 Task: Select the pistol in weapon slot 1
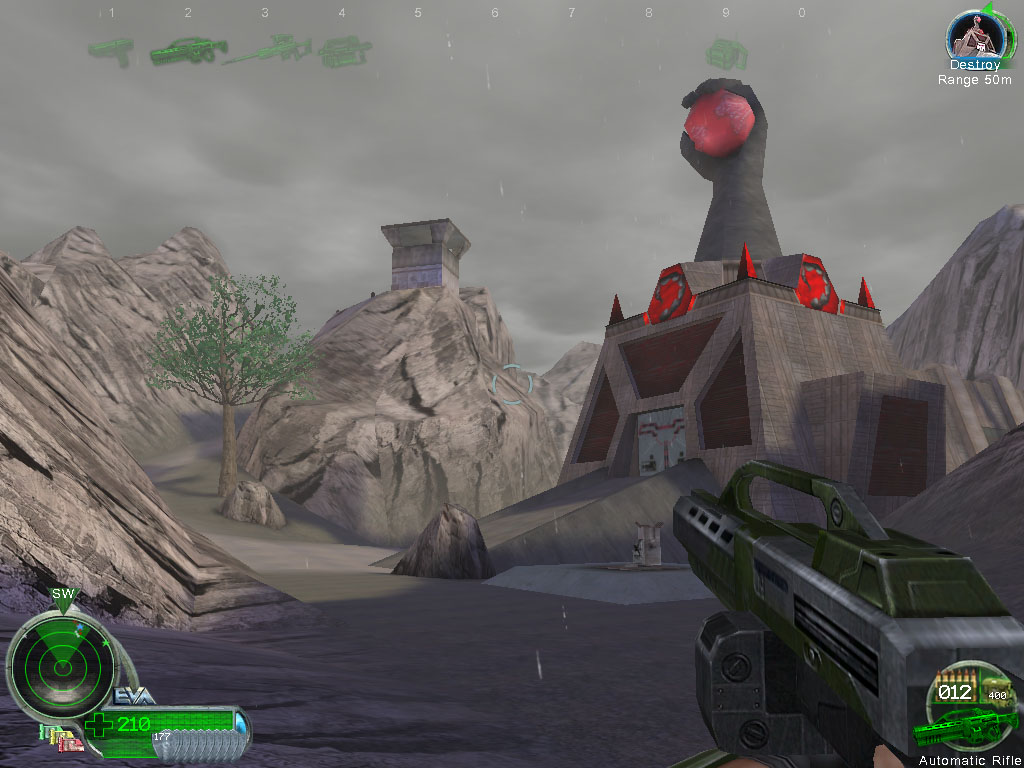click(110, 49)
